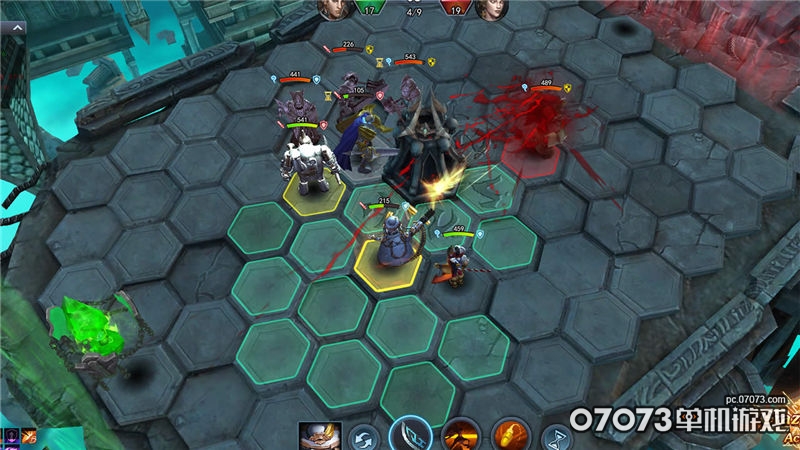Image resolution: width=800 pixels, height=450 pixels.
Task: Click the swap arrows button
Action: pyautogui.click(x=366, y=437)
